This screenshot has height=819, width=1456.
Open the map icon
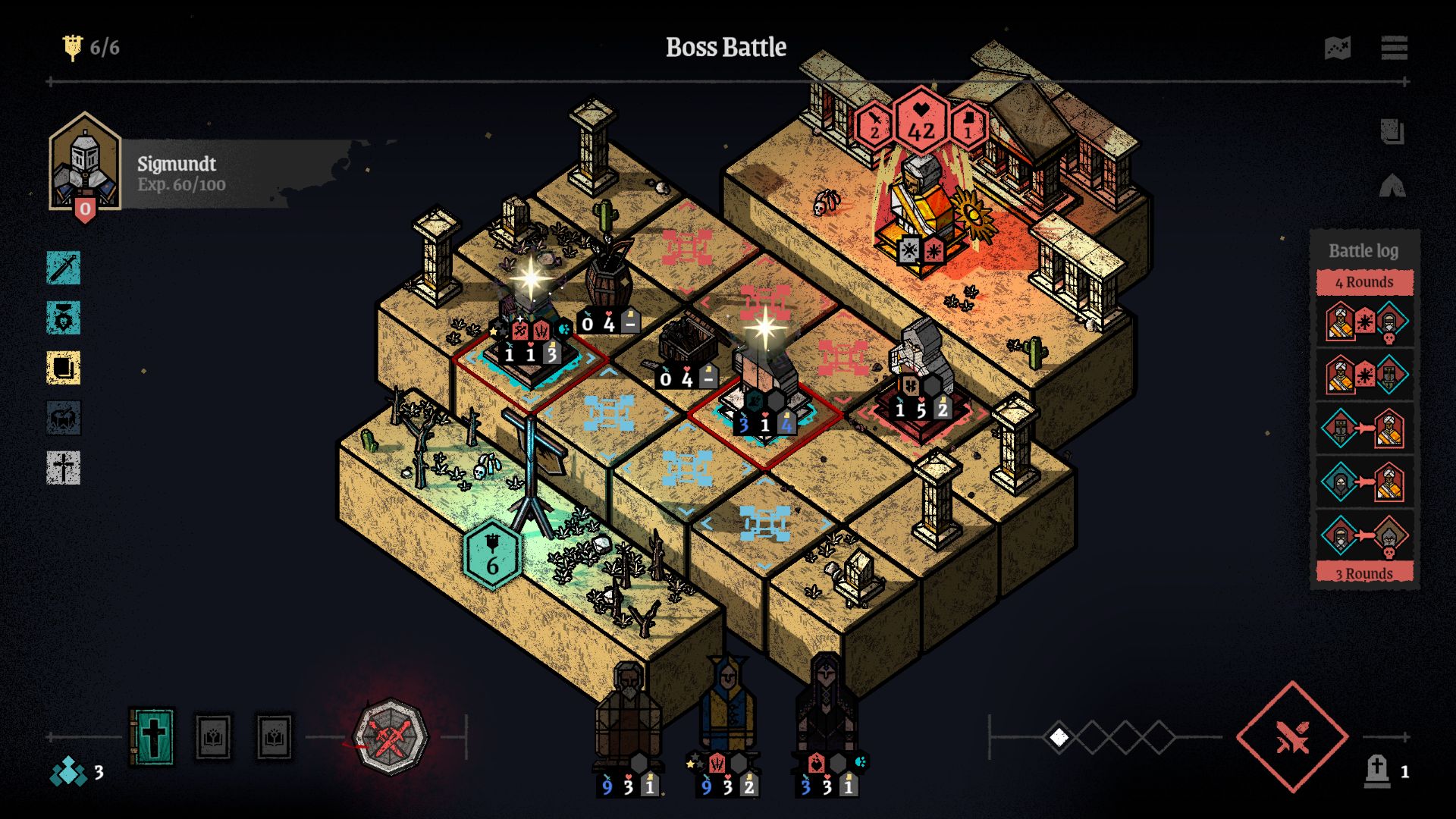pyautogui.click(x=1338, y=49)
